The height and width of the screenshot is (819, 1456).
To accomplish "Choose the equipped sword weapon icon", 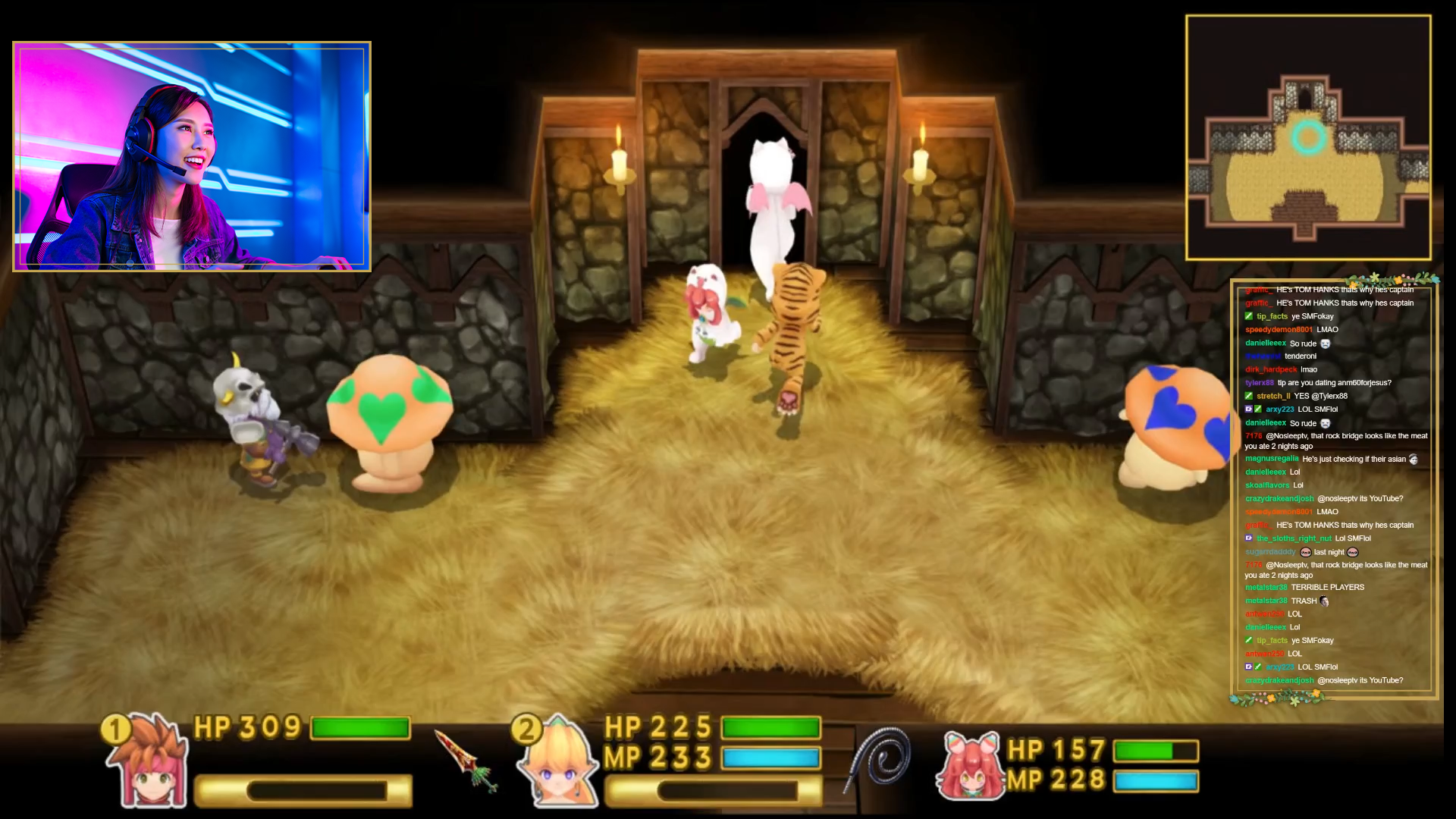I will click(x=466, y=761).
